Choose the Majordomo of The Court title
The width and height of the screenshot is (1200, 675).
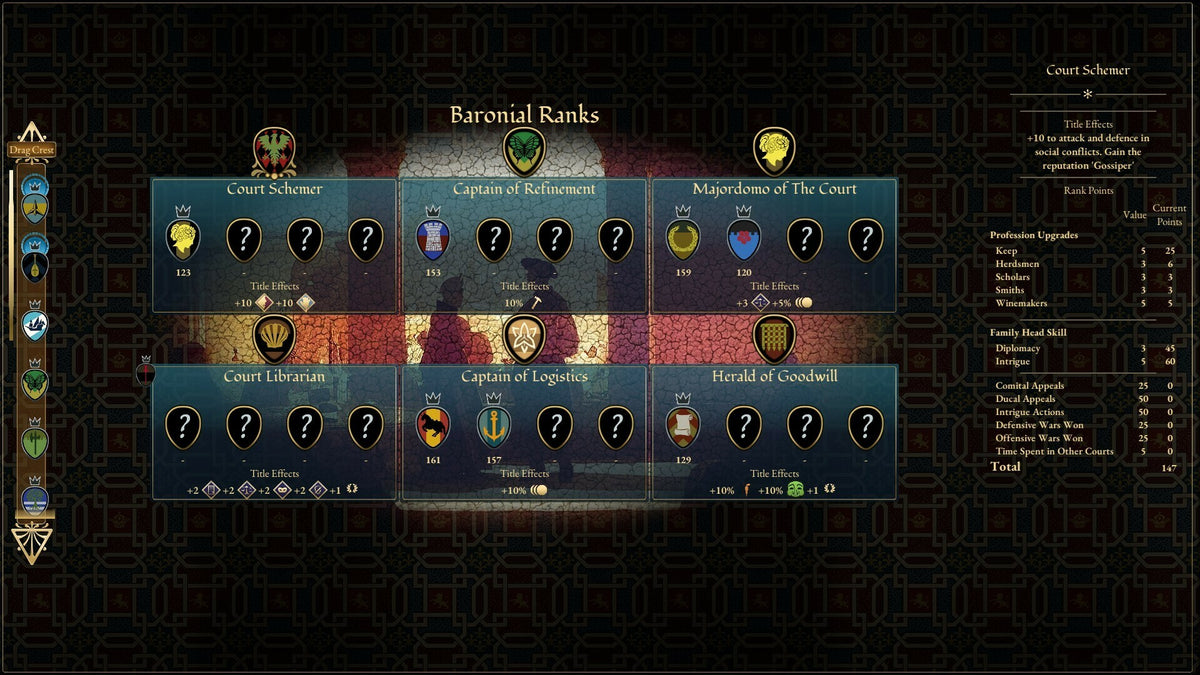click(774, 190)
